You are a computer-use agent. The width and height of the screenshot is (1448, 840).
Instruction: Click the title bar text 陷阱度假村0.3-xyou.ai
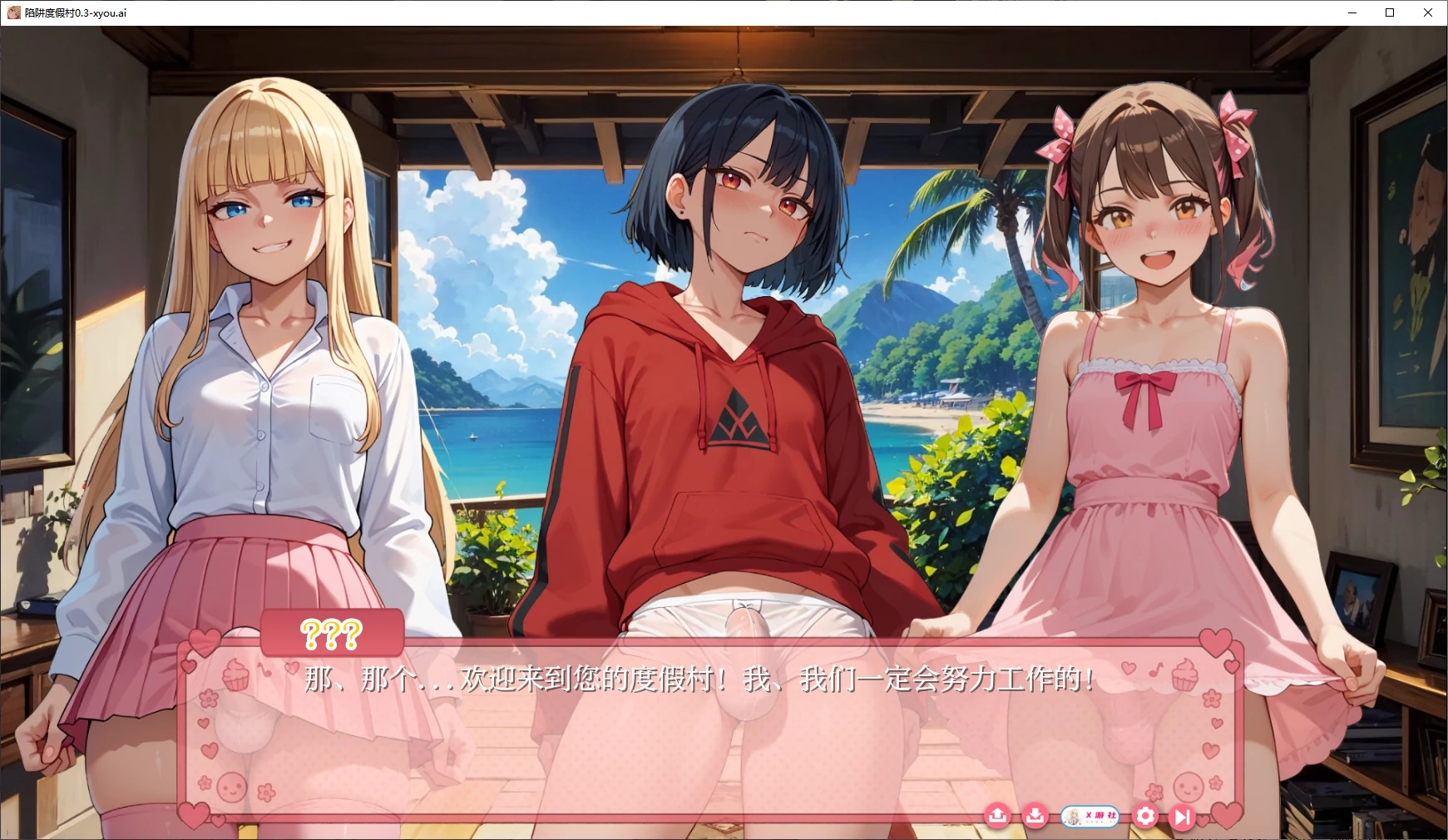click(x=75, y=12)
